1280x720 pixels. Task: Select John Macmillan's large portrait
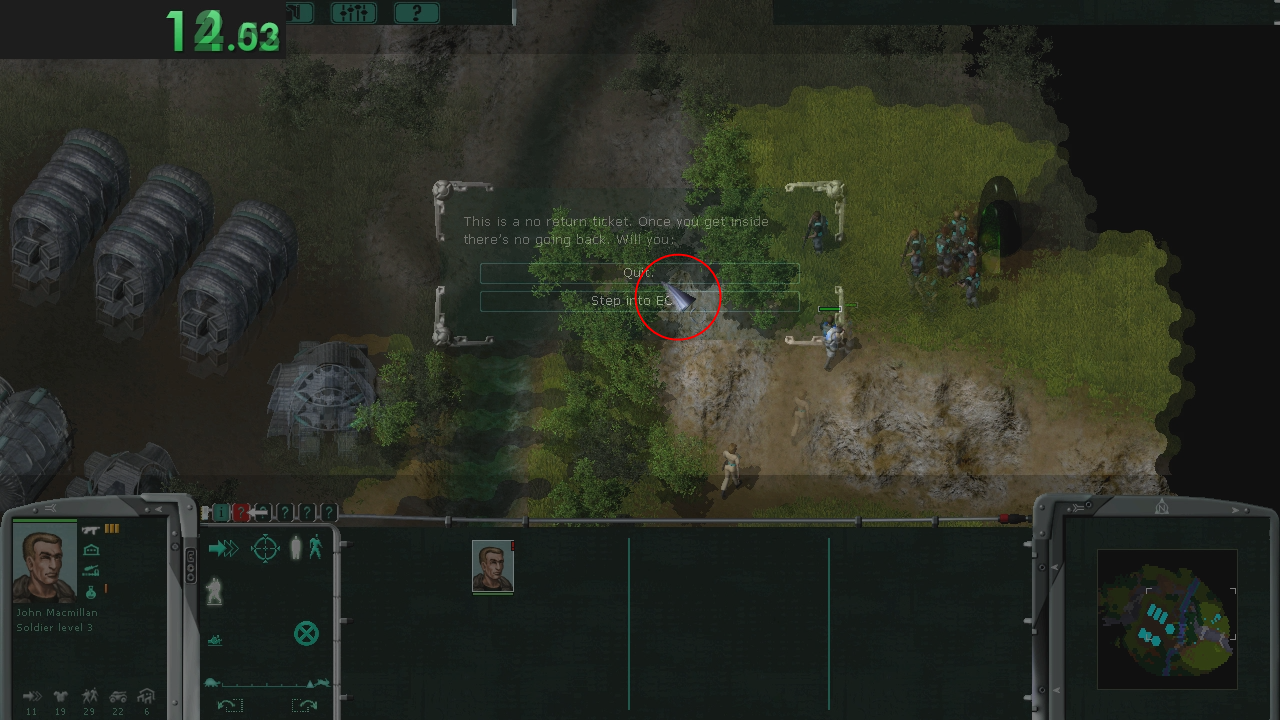click(45, 563)
